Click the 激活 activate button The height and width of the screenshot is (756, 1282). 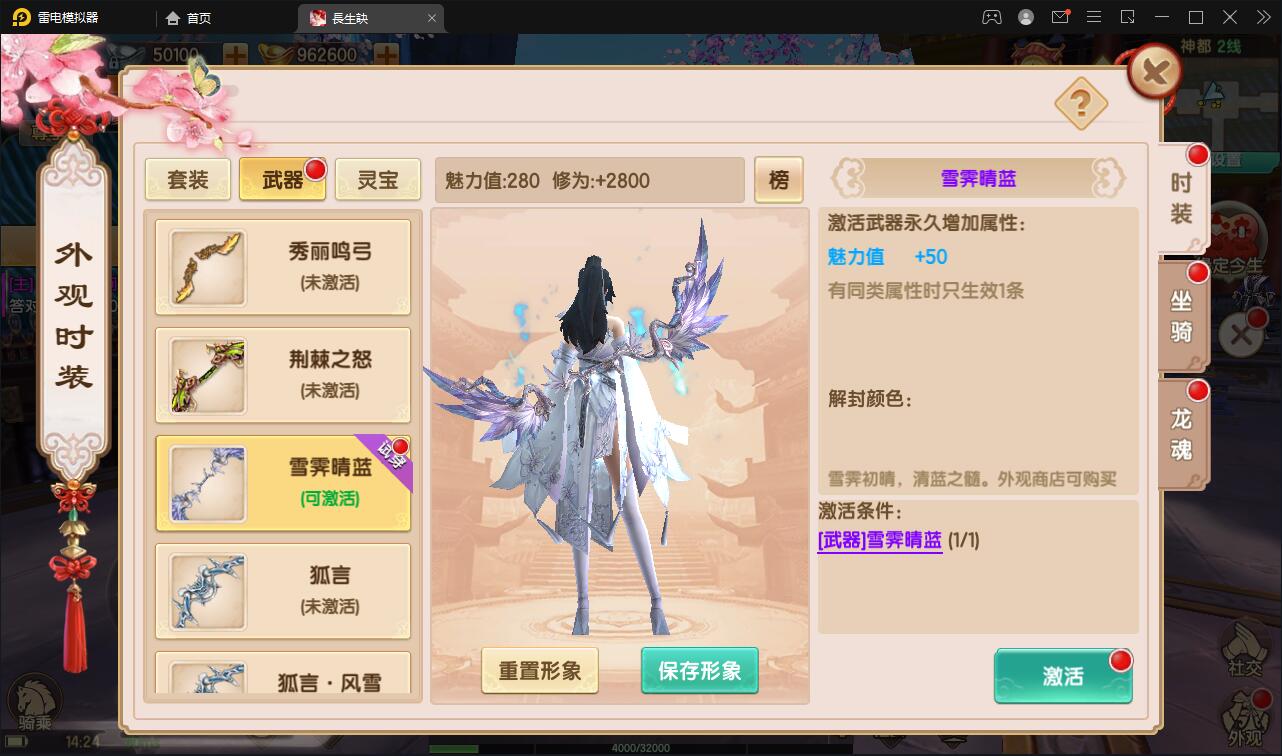pyautogui.click(x=1063, y=677)
